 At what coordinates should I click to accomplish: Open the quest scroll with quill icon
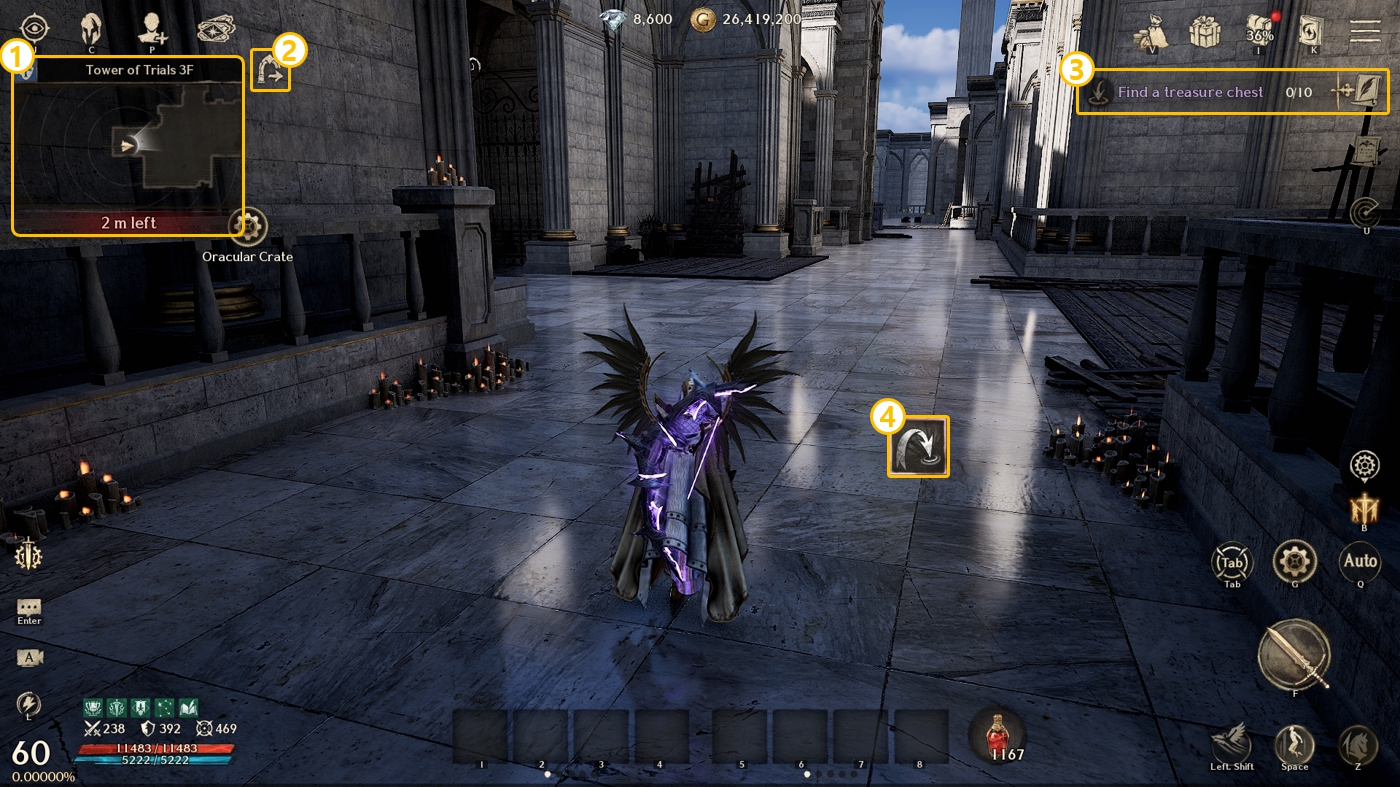point(1358,92)
